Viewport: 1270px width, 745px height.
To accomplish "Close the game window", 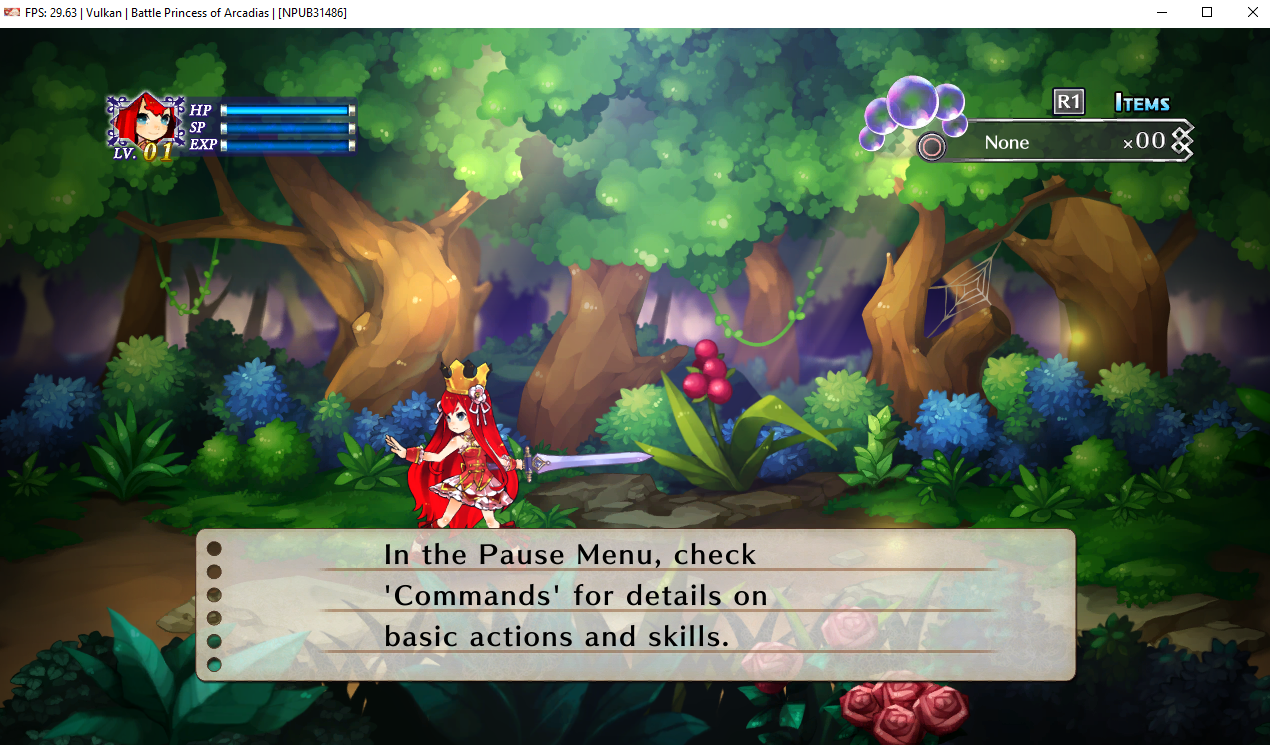I will point(1253,13).
